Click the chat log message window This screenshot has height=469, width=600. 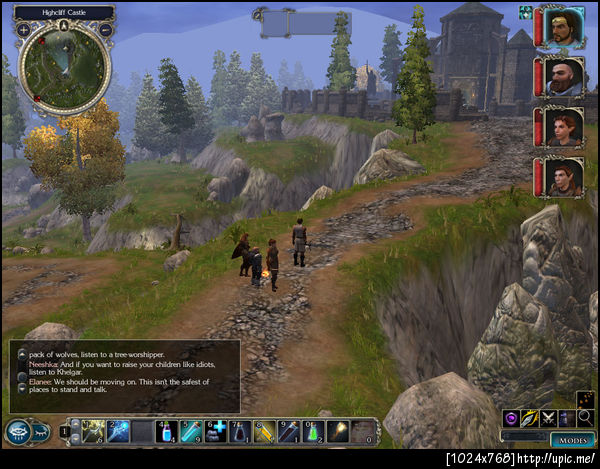[x=125, y=376]
